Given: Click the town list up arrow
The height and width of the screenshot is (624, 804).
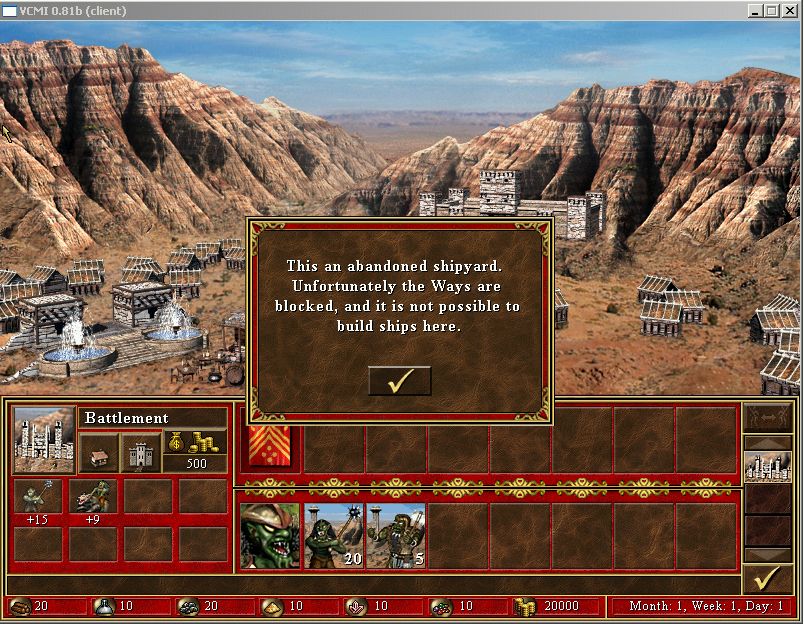Looking at the screenshot, I should pos(766,442).
